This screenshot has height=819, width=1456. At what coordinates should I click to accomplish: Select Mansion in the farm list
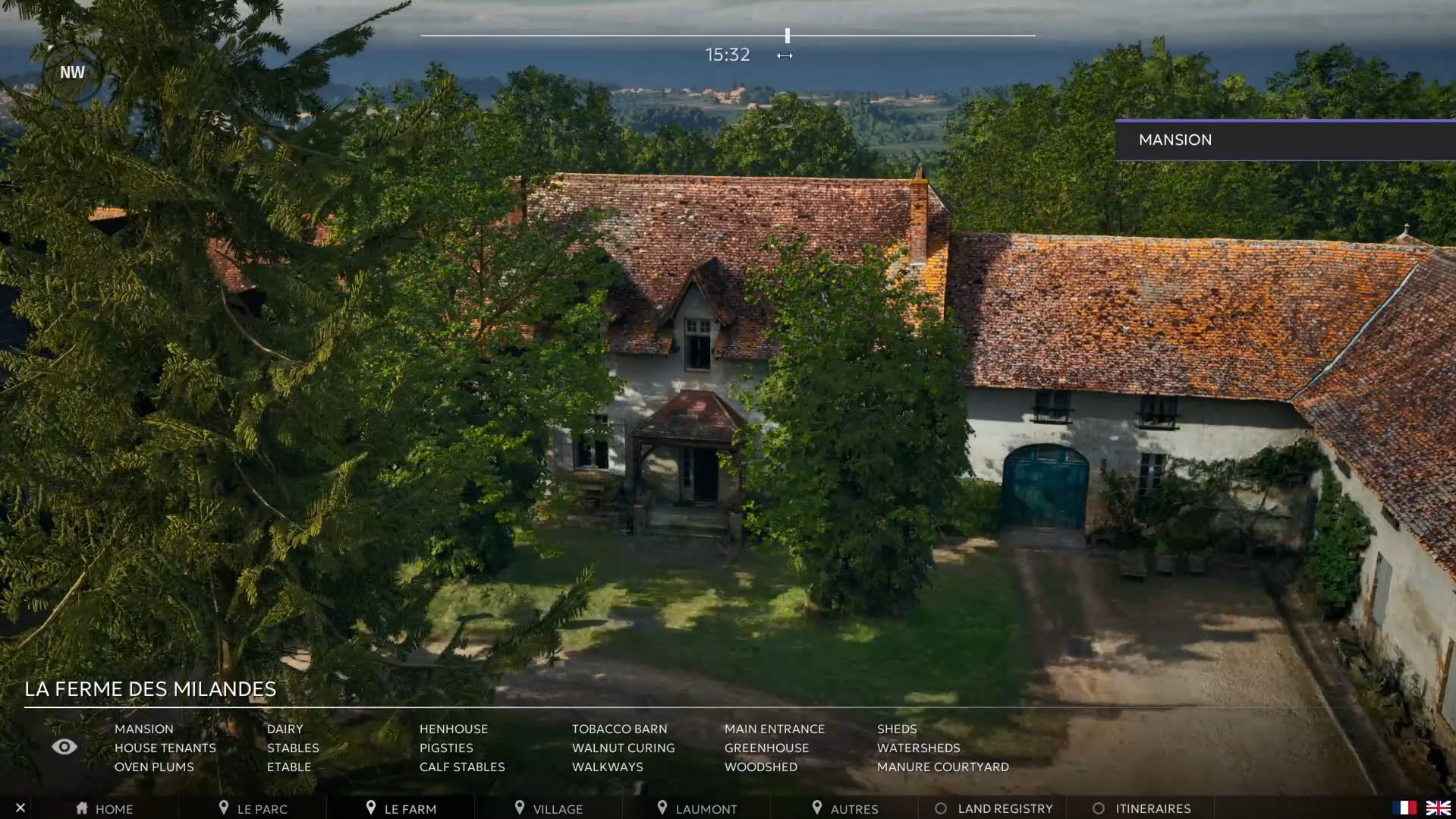coord(143,729)
